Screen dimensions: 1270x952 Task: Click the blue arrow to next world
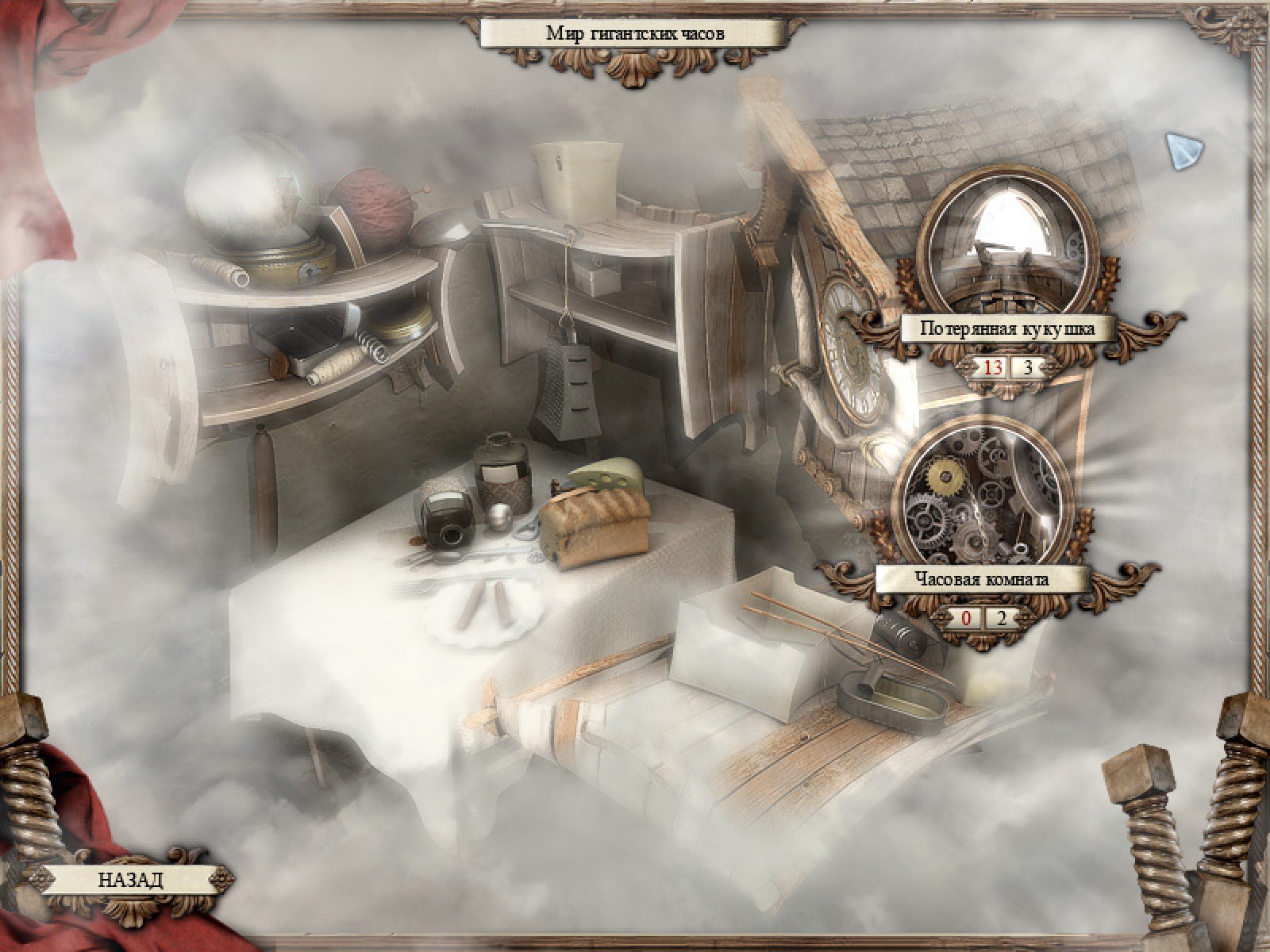[1184, 151]
